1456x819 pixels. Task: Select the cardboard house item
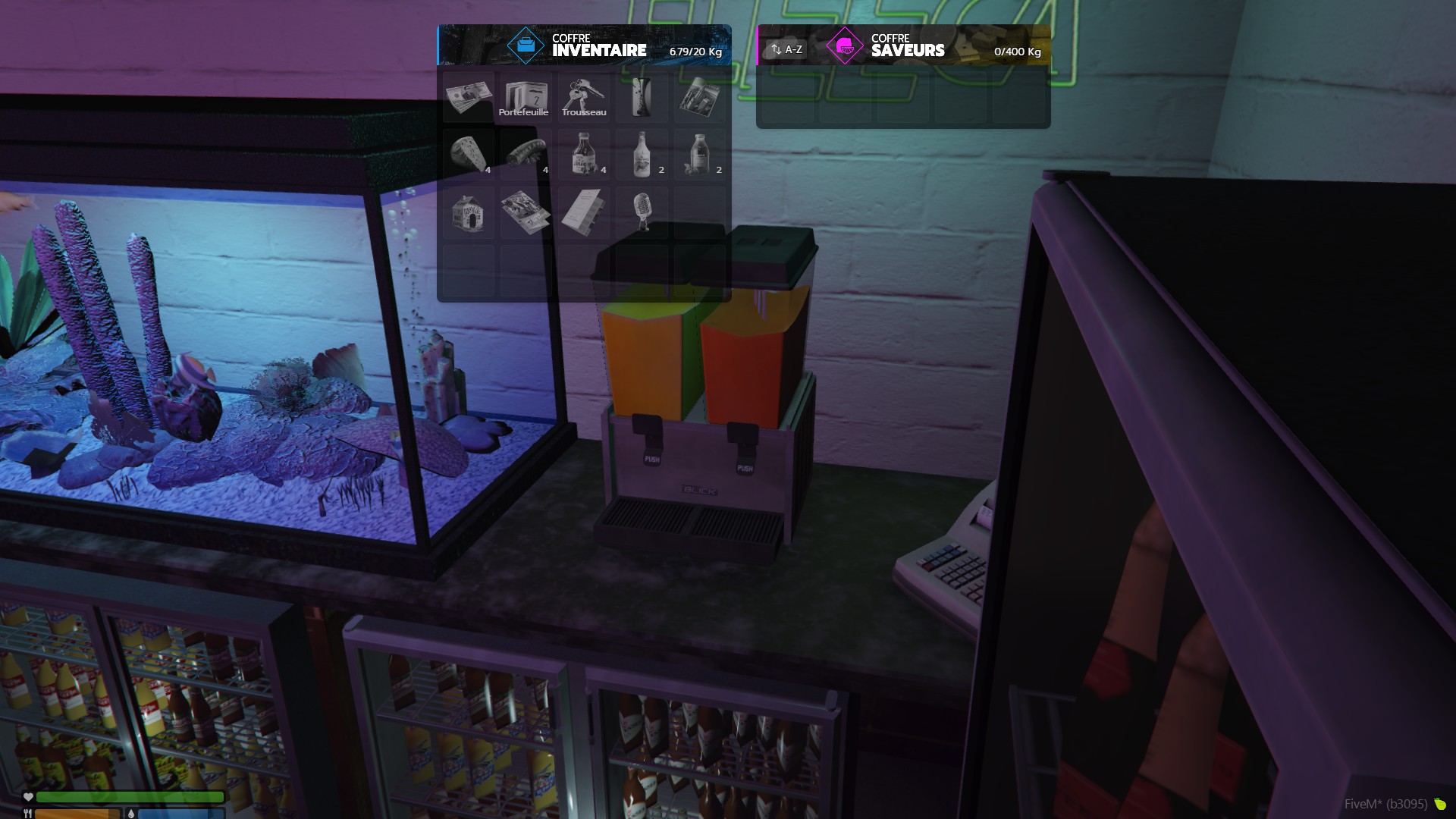point(469,212)
